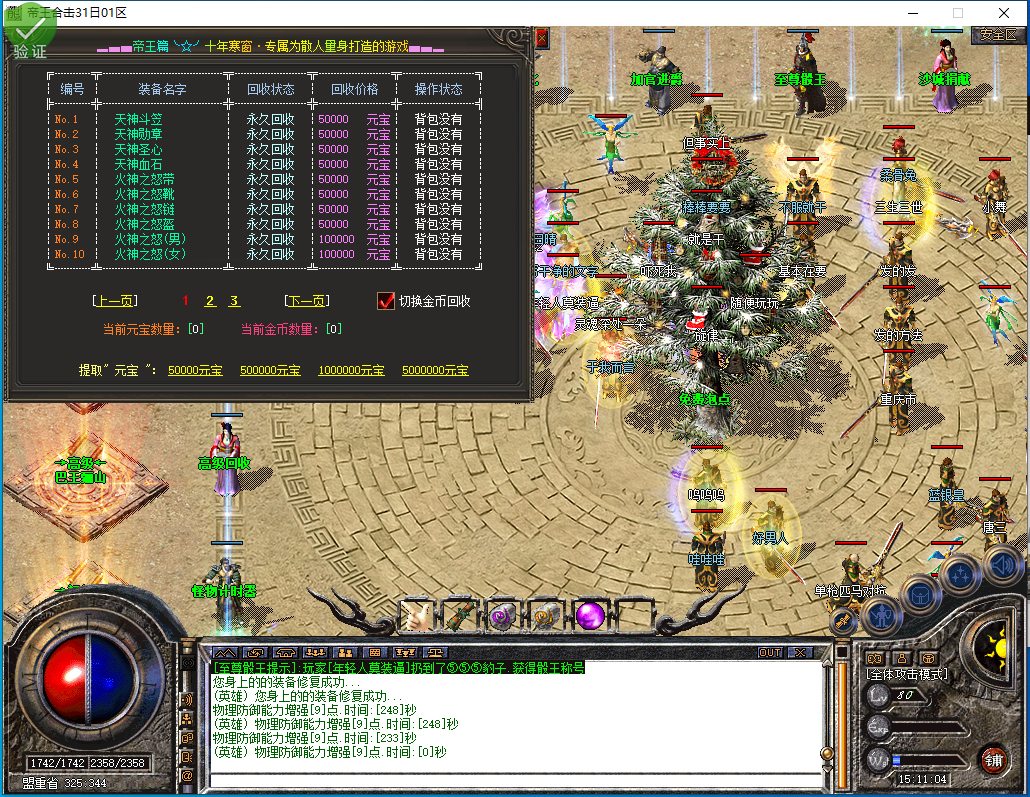The height and width of the screenshot is (797, 1030).
Task: Toggle the 切换金币回收 checkbox
Action: [x=386, y=301]
